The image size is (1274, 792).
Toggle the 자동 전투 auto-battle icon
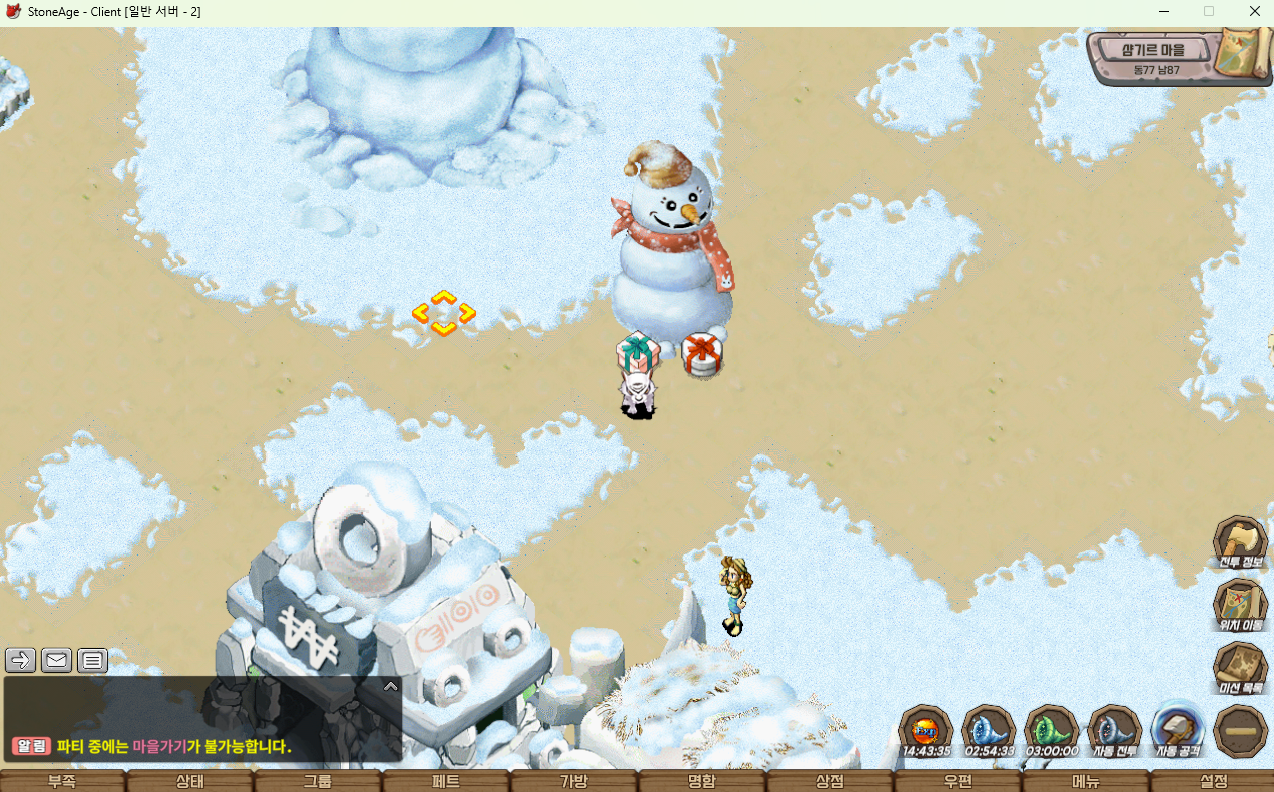coord(1114,730)
